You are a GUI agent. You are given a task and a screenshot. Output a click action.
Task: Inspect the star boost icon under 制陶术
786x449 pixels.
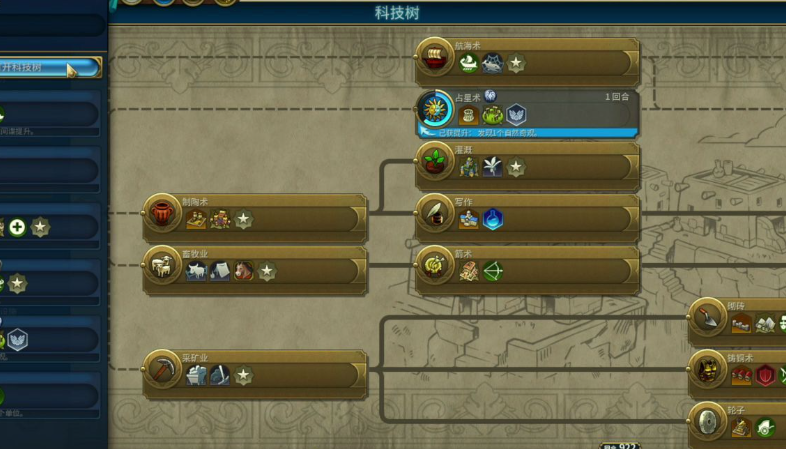243,219
